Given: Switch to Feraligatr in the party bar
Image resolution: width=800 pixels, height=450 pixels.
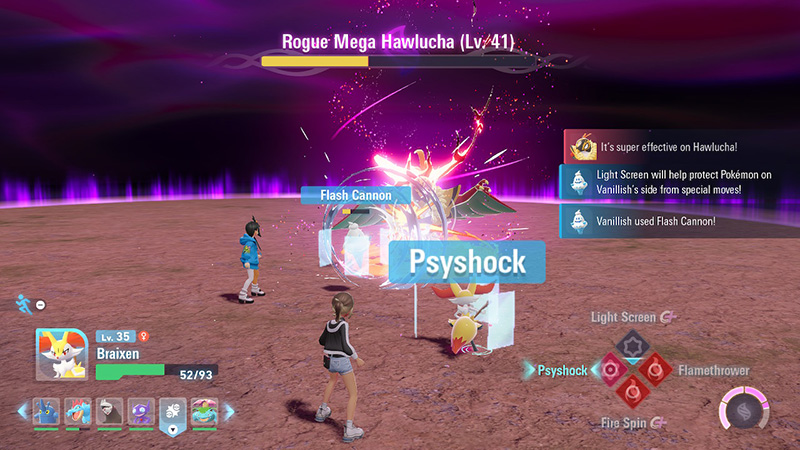Looking at the screenshot, I should (78, 411).
